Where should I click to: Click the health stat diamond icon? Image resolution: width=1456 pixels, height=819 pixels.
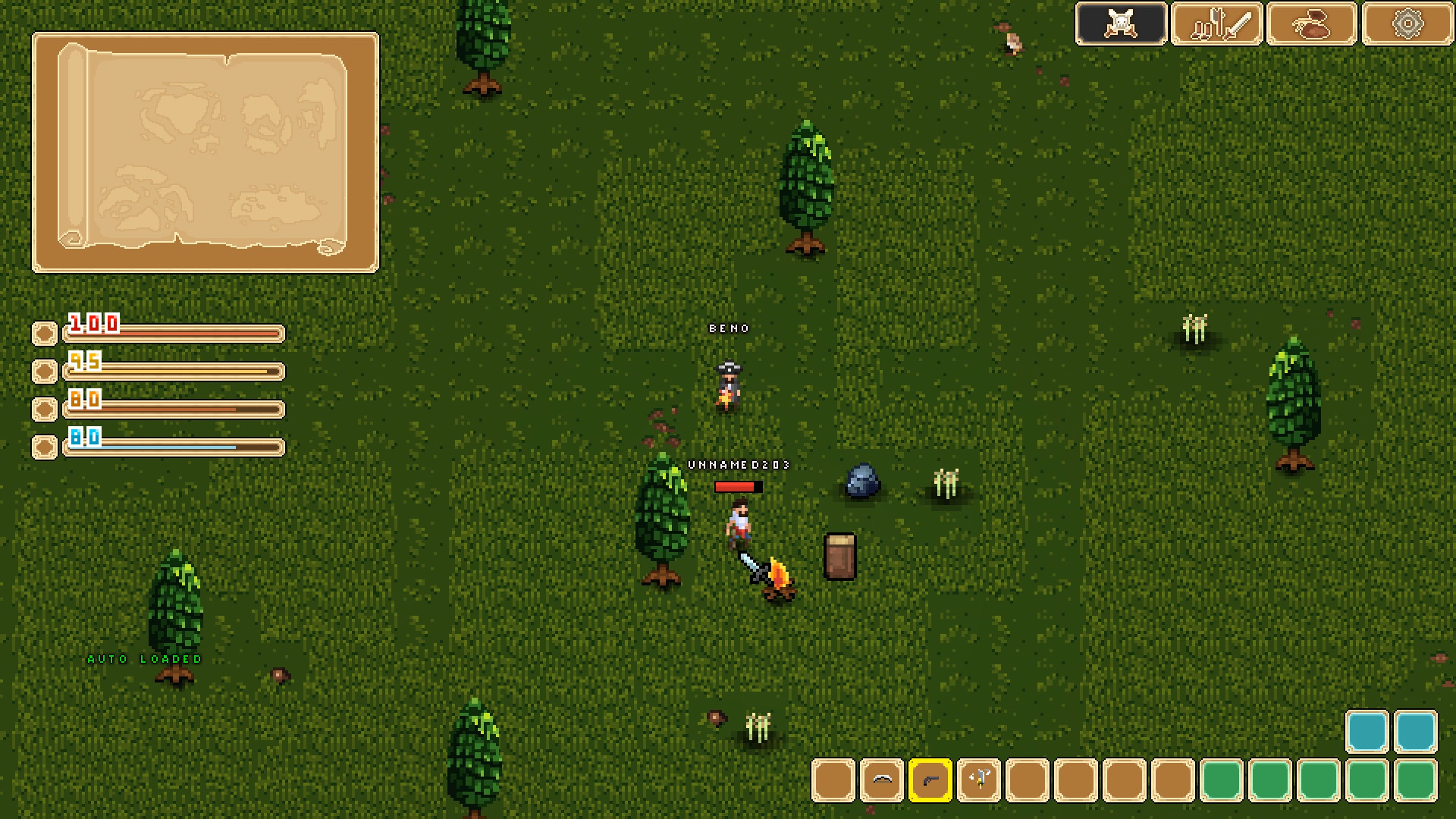click(x=43, y=333)
